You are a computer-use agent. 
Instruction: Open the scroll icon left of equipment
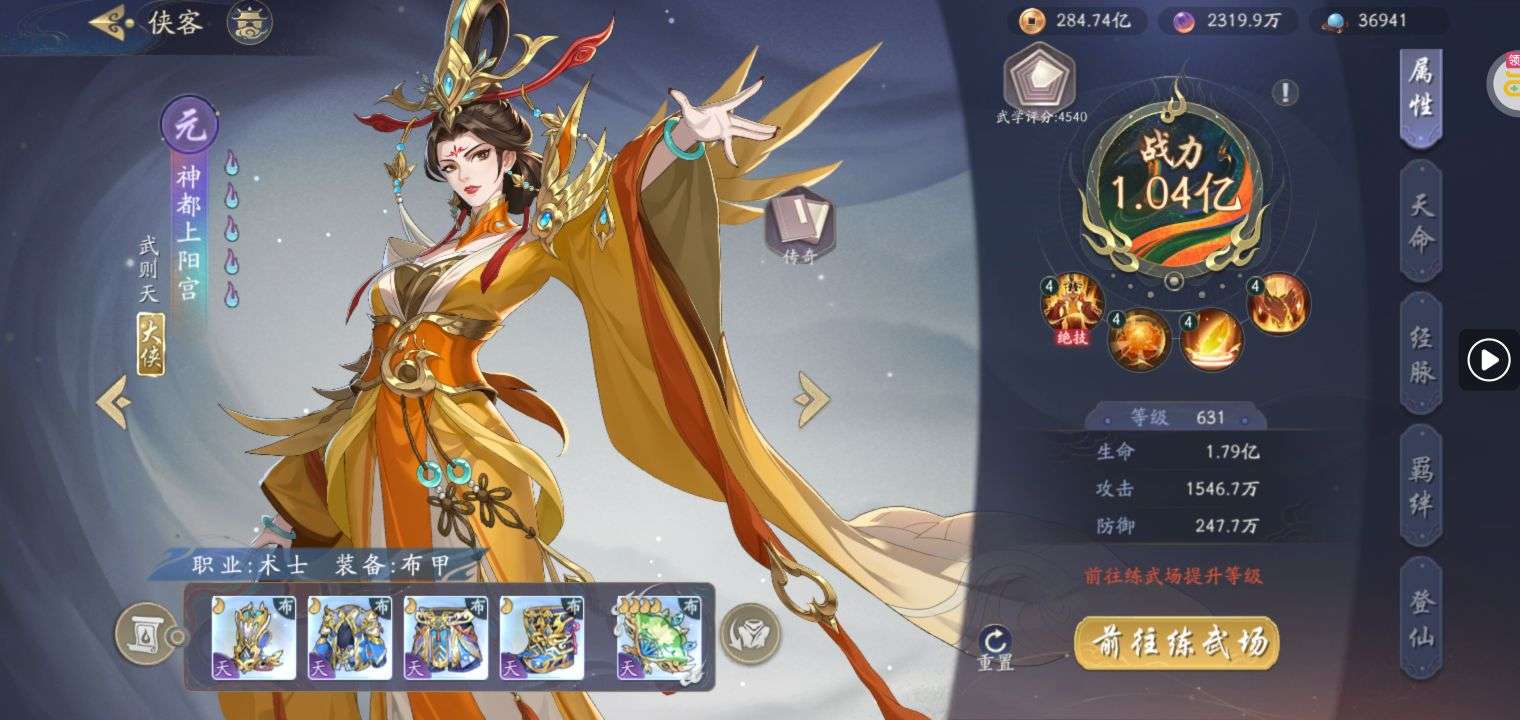tap(142, 634)
